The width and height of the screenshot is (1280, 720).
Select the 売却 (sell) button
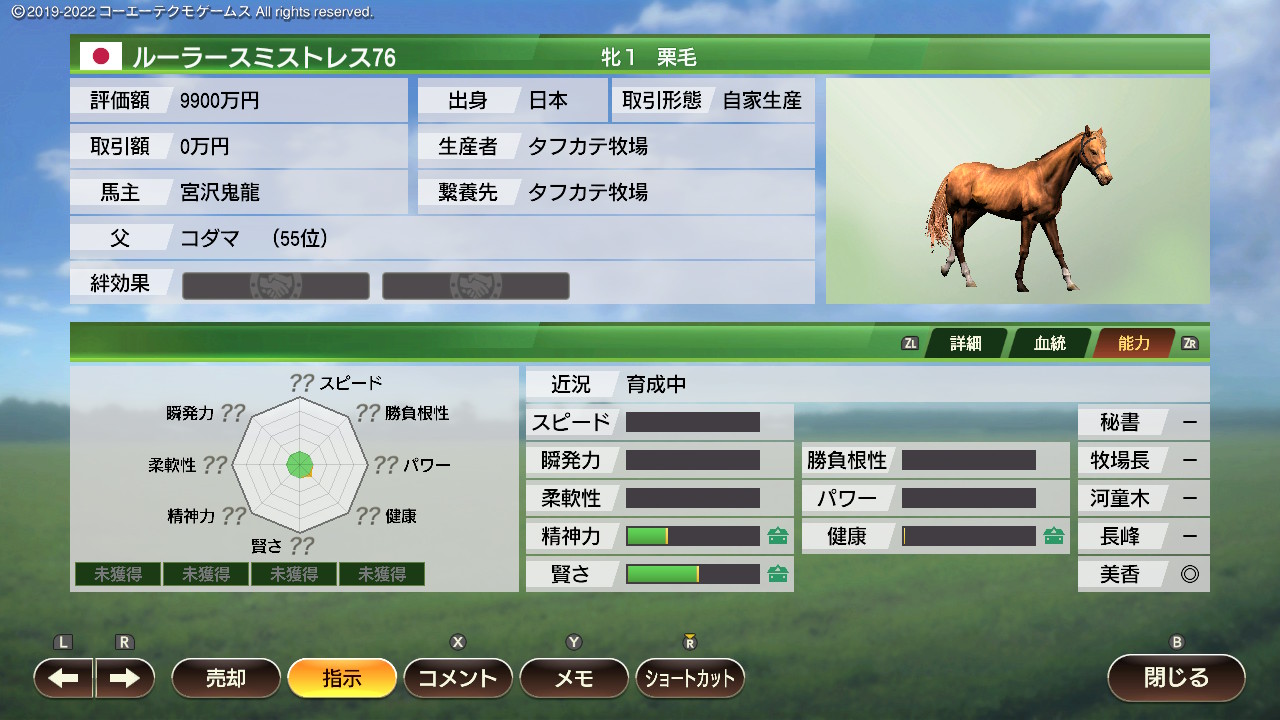click(x=226, y=678)
